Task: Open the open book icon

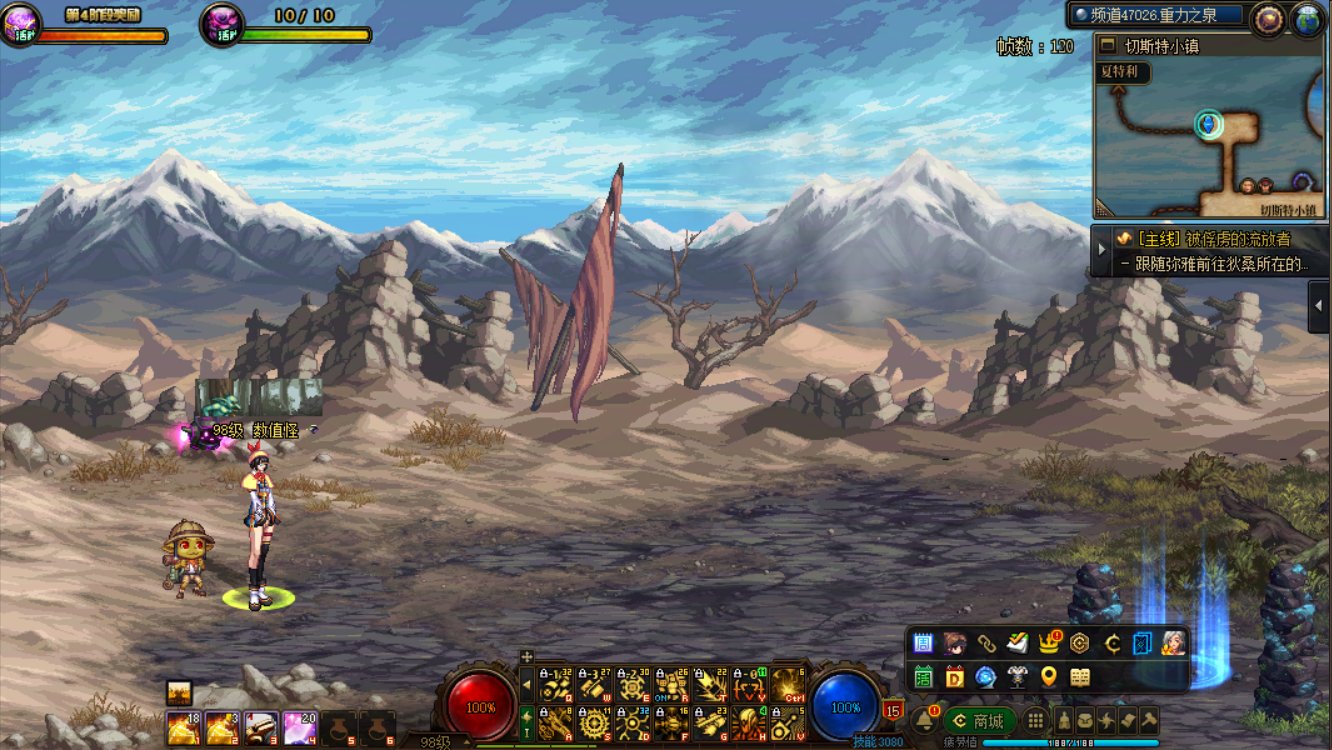Action: pyautogui.click(x=1080, y=677)
